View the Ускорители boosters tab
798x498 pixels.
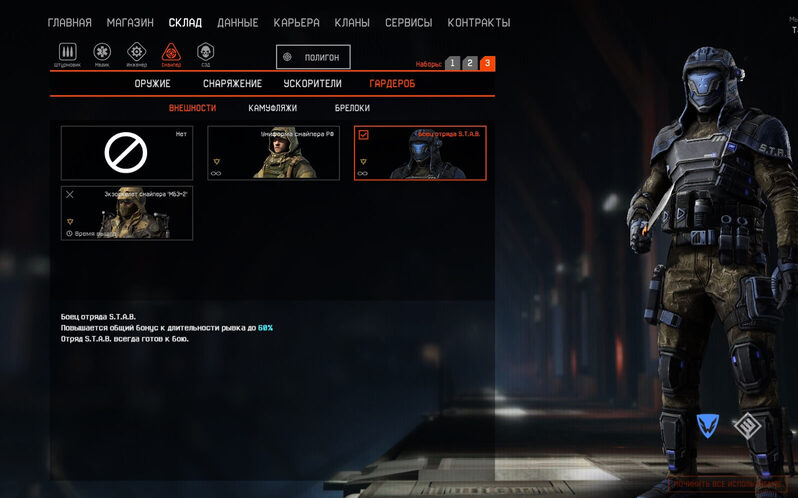[x=312, y=84]
